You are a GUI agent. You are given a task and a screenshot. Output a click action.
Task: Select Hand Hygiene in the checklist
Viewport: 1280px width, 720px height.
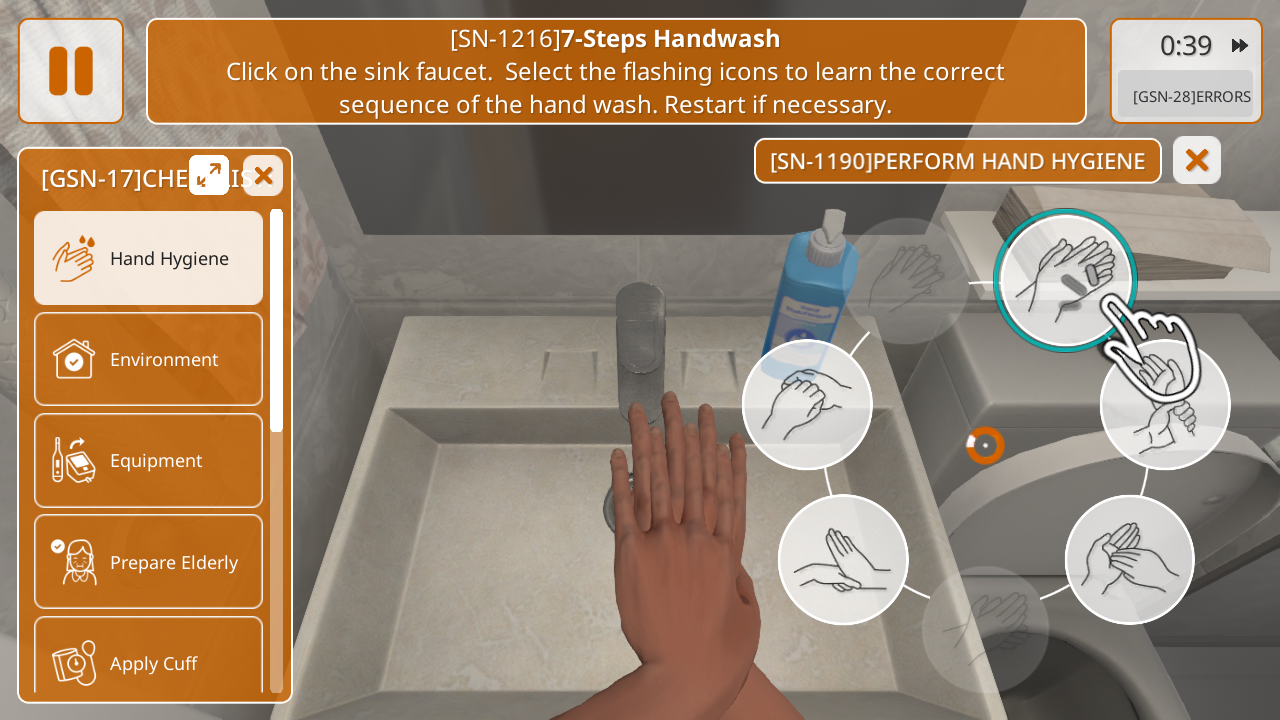point(149,258)
